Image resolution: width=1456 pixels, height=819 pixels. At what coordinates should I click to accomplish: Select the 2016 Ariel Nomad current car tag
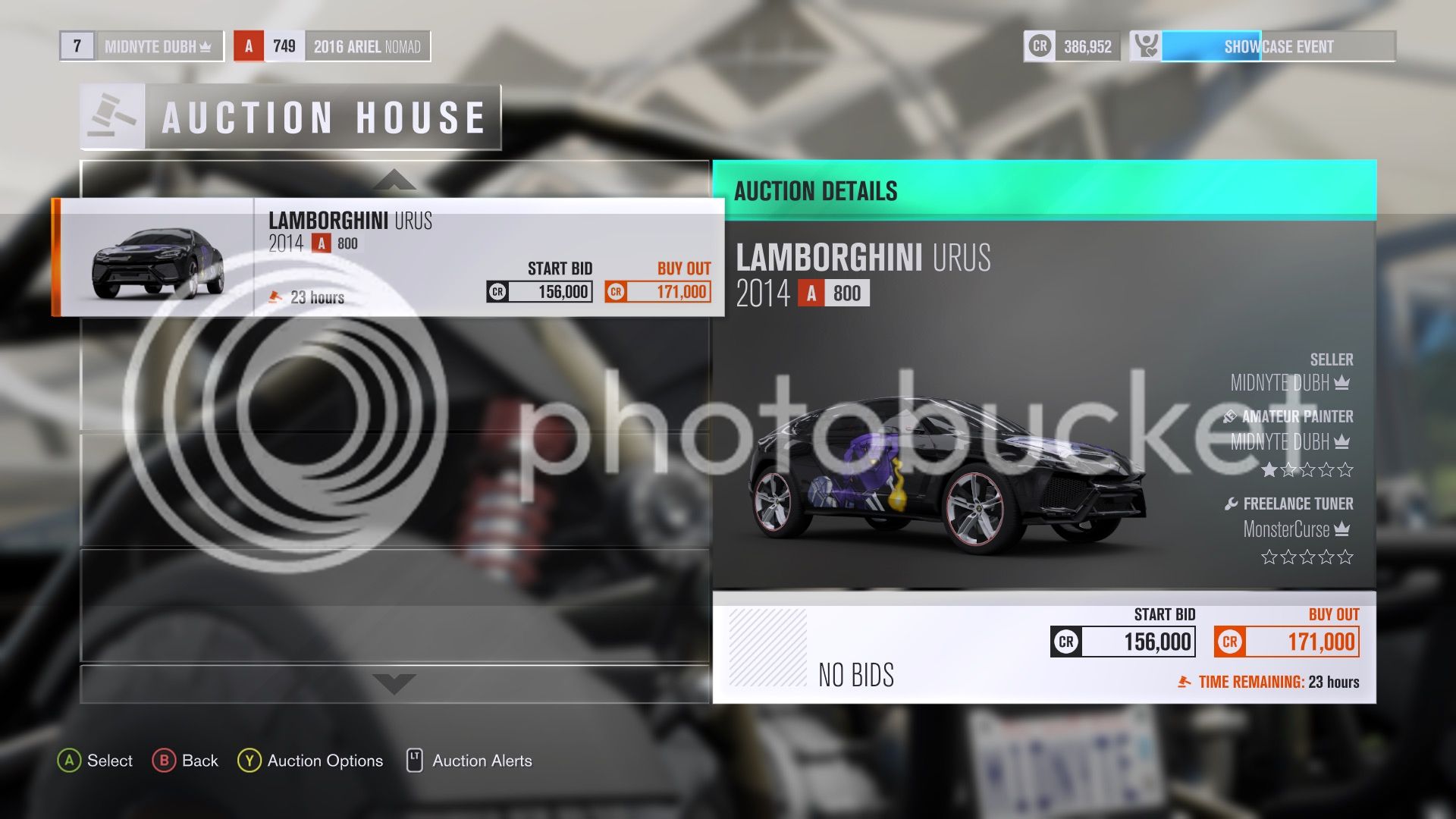(x=332, y=46)
